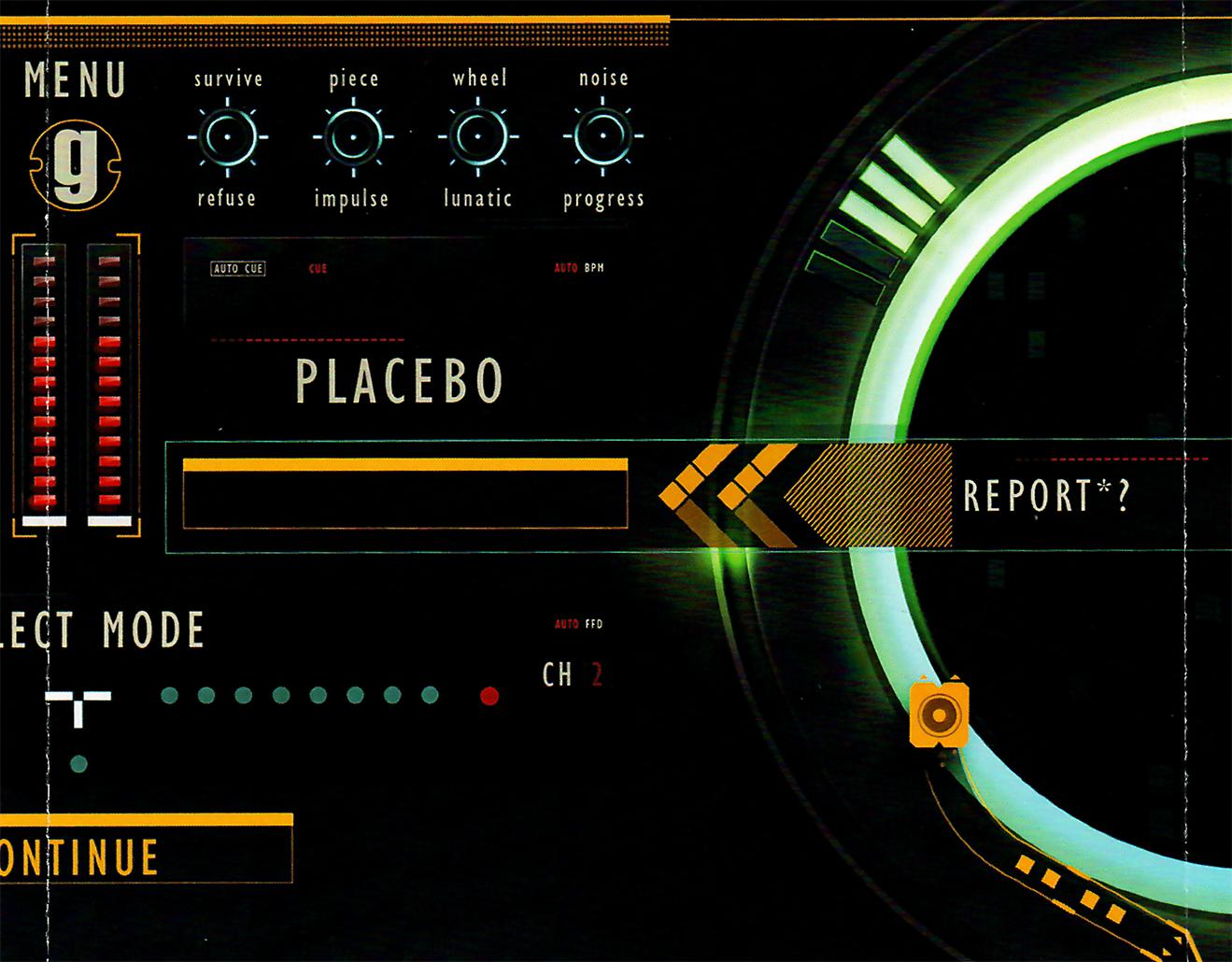Click the orange speaker icon on the ring
The width and height of the screenshot is (1232, 962).
tap(937, 714)
